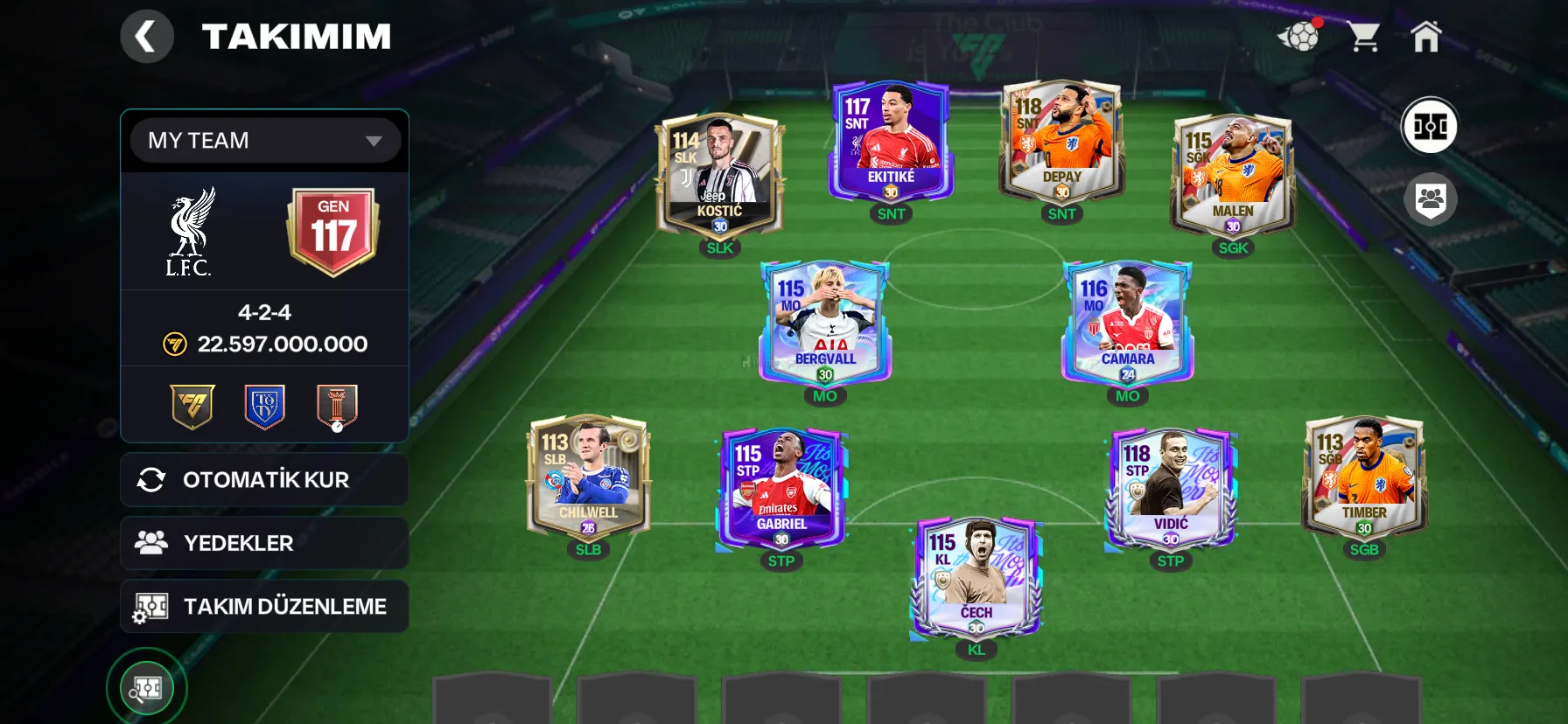
Task: Select the Bergvall midfielder card
Action: [824, 324]
